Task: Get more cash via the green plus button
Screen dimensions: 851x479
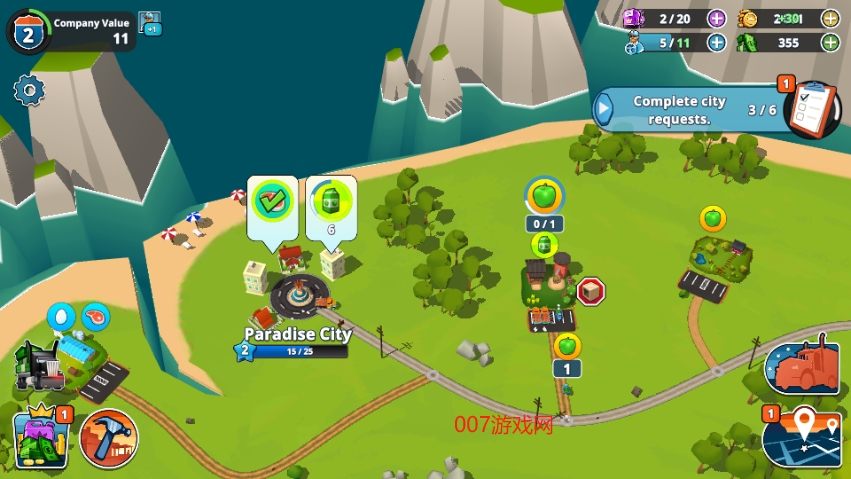Action: [x=830, y=42]
